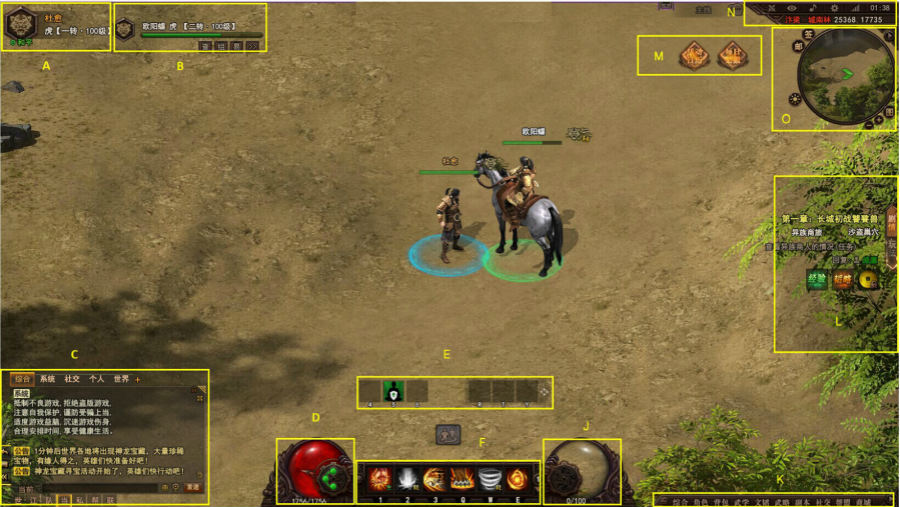Viewport: 900px width, 507px height.
Task: Activate the flaming fist skill on key 1
Action: point(379,479)
